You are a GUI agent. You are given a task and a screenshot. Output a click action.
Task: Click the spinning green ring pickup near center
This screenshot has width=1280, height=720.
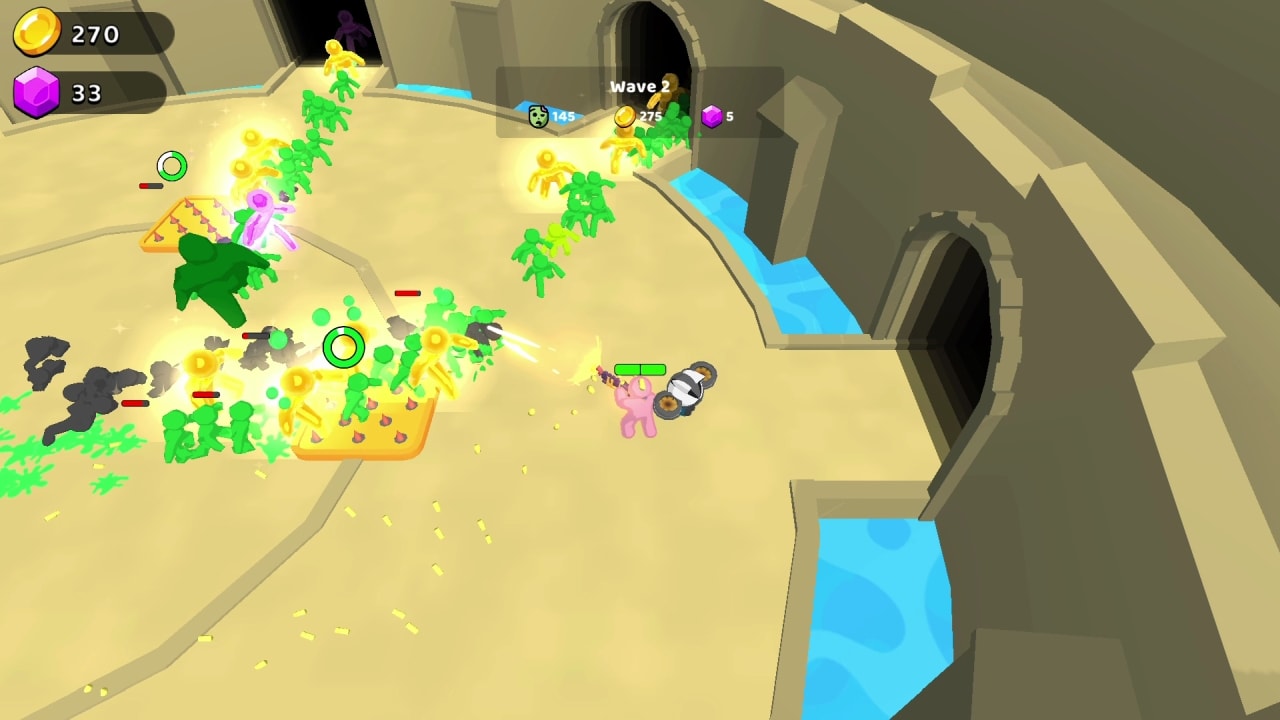tap(342, 347)
